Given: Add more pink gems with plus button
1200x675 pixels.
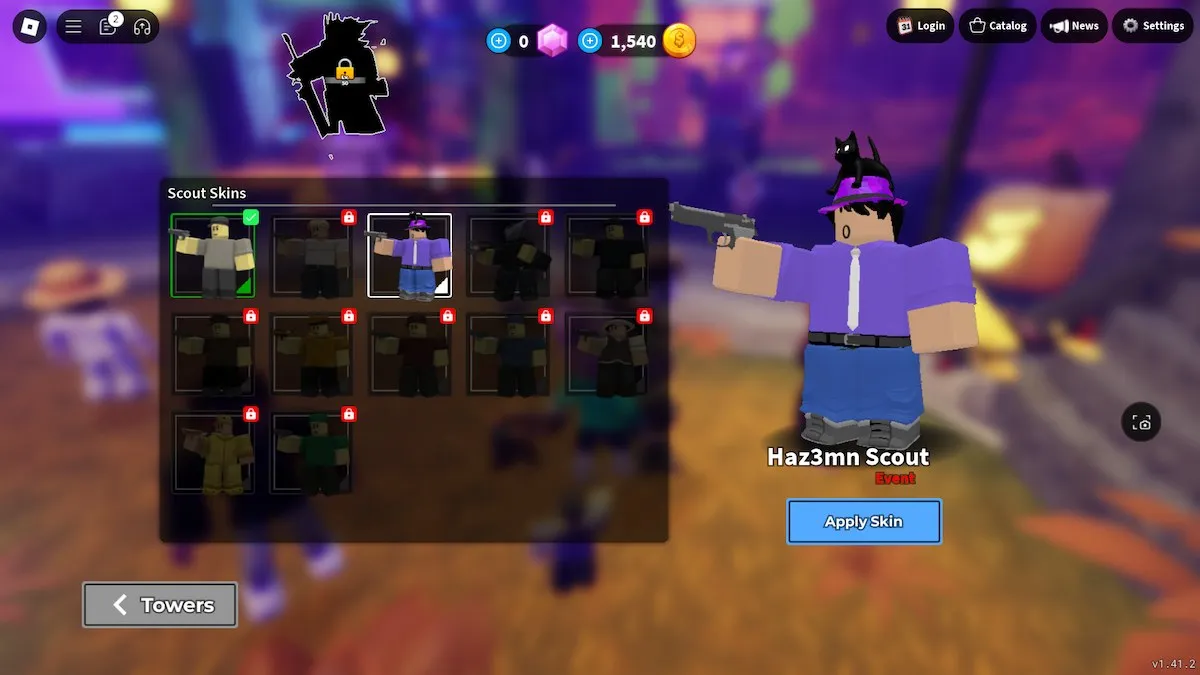Looking at the screenshot, I should [x=498, y=41].
